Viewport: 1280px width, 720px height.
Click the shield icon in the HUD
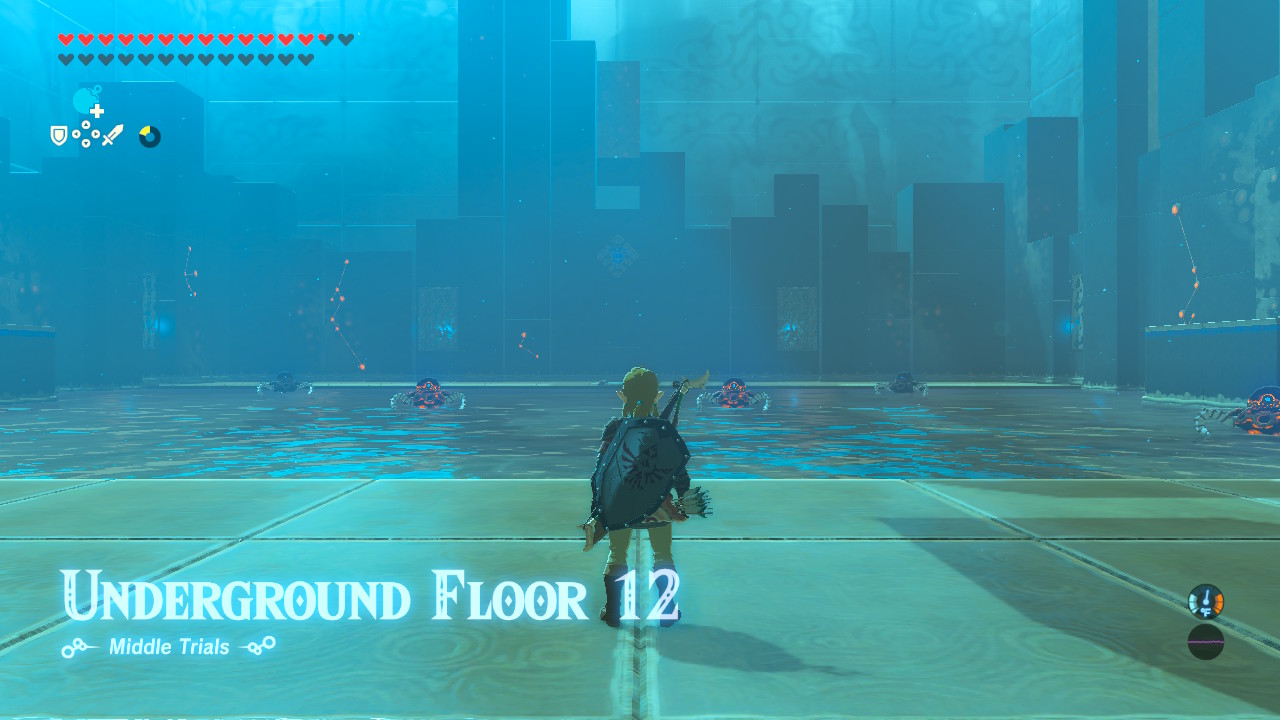point(58,135)
